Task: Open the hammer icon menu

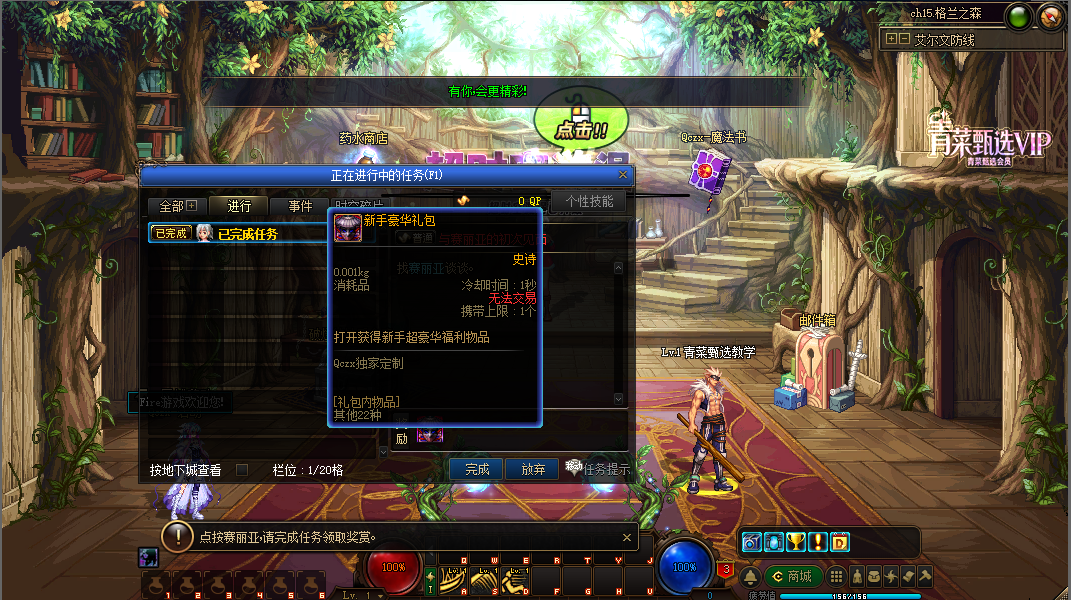Action: (926, 577)
